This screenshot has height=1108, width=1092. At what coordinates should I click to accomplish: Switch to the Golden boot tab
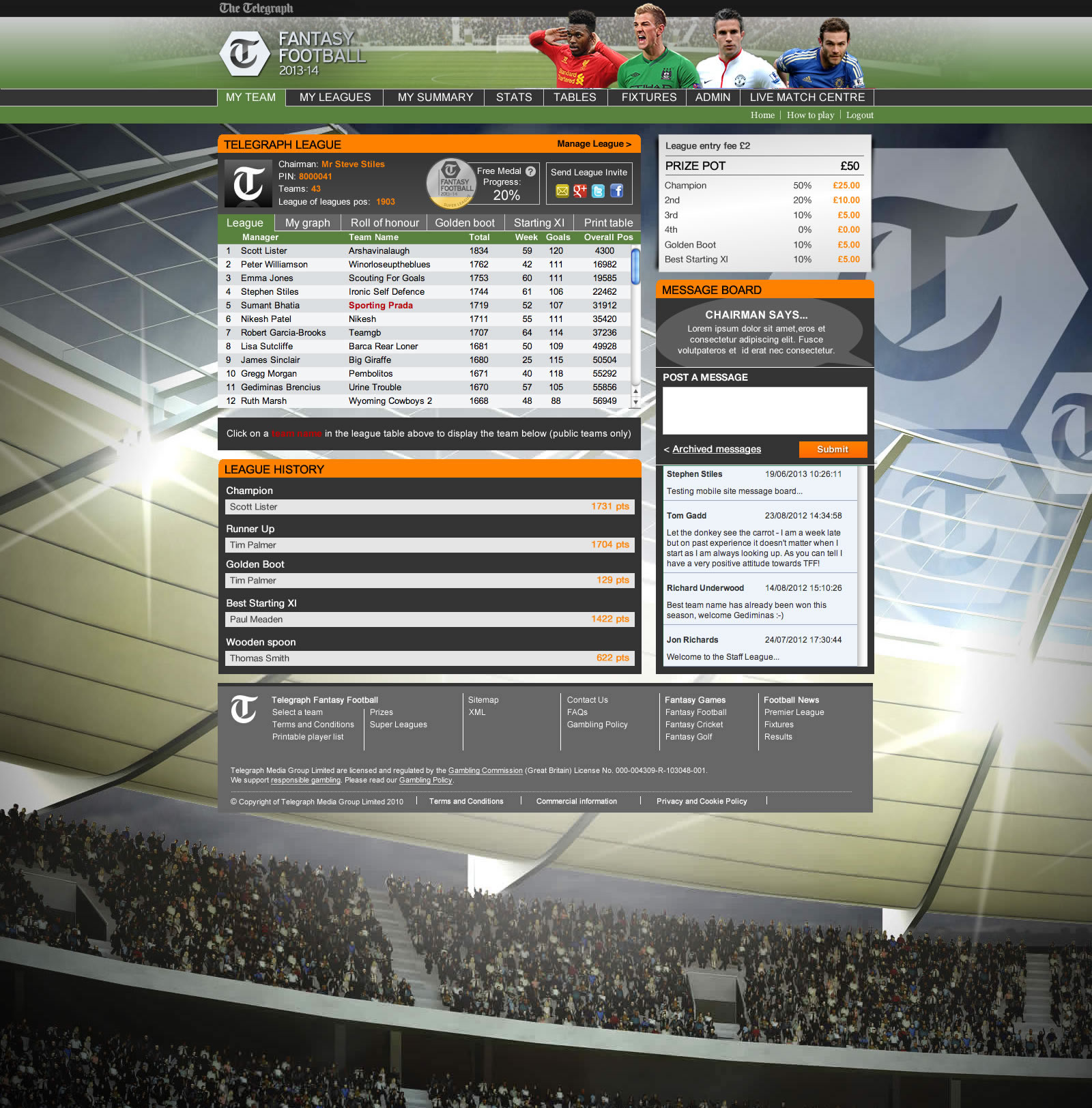pos(465,222)
